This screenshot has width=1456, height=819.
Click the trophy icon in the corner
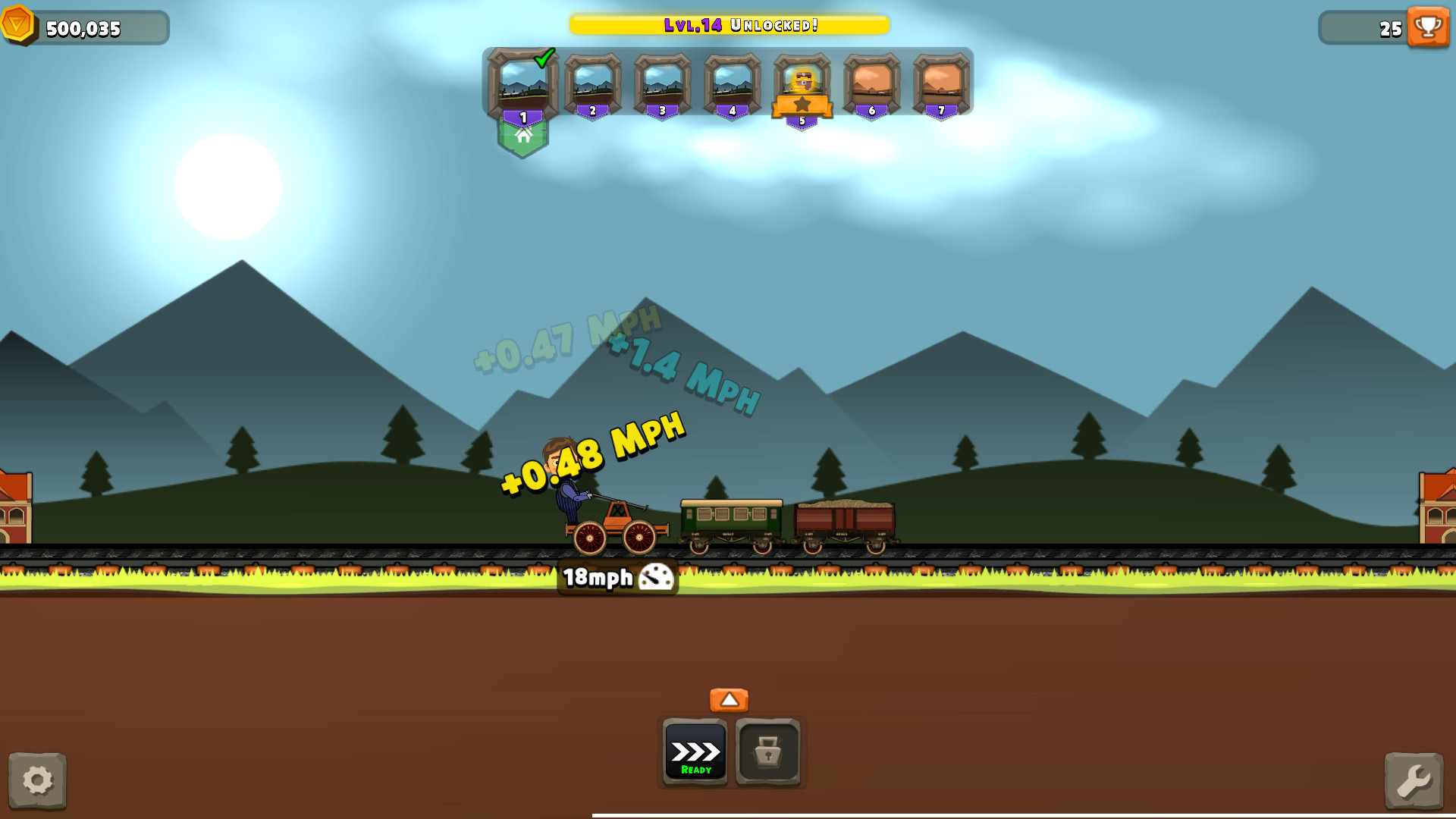1429,29
